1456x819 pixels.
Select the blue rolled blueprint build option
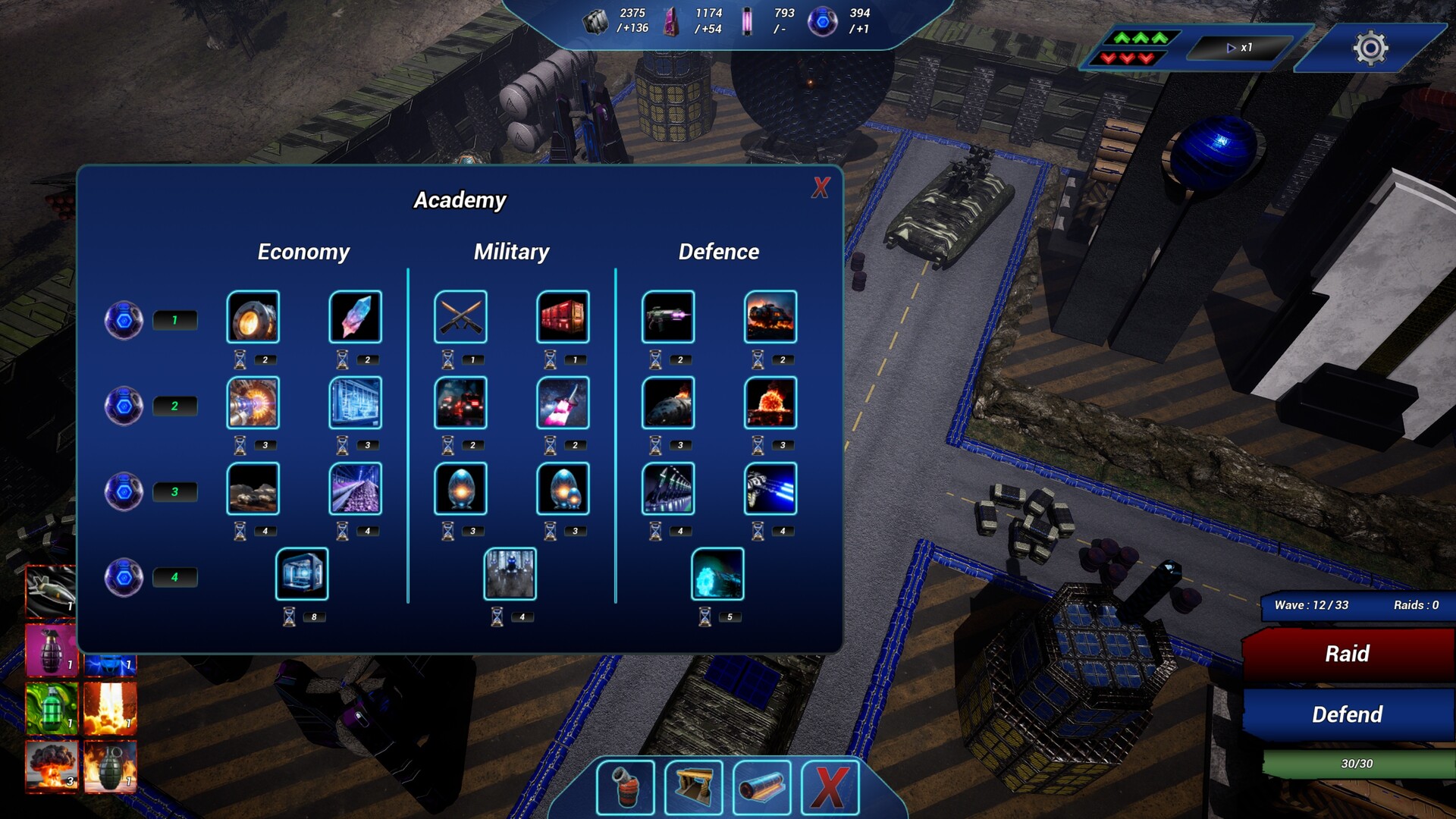click(x=761, y=788)
